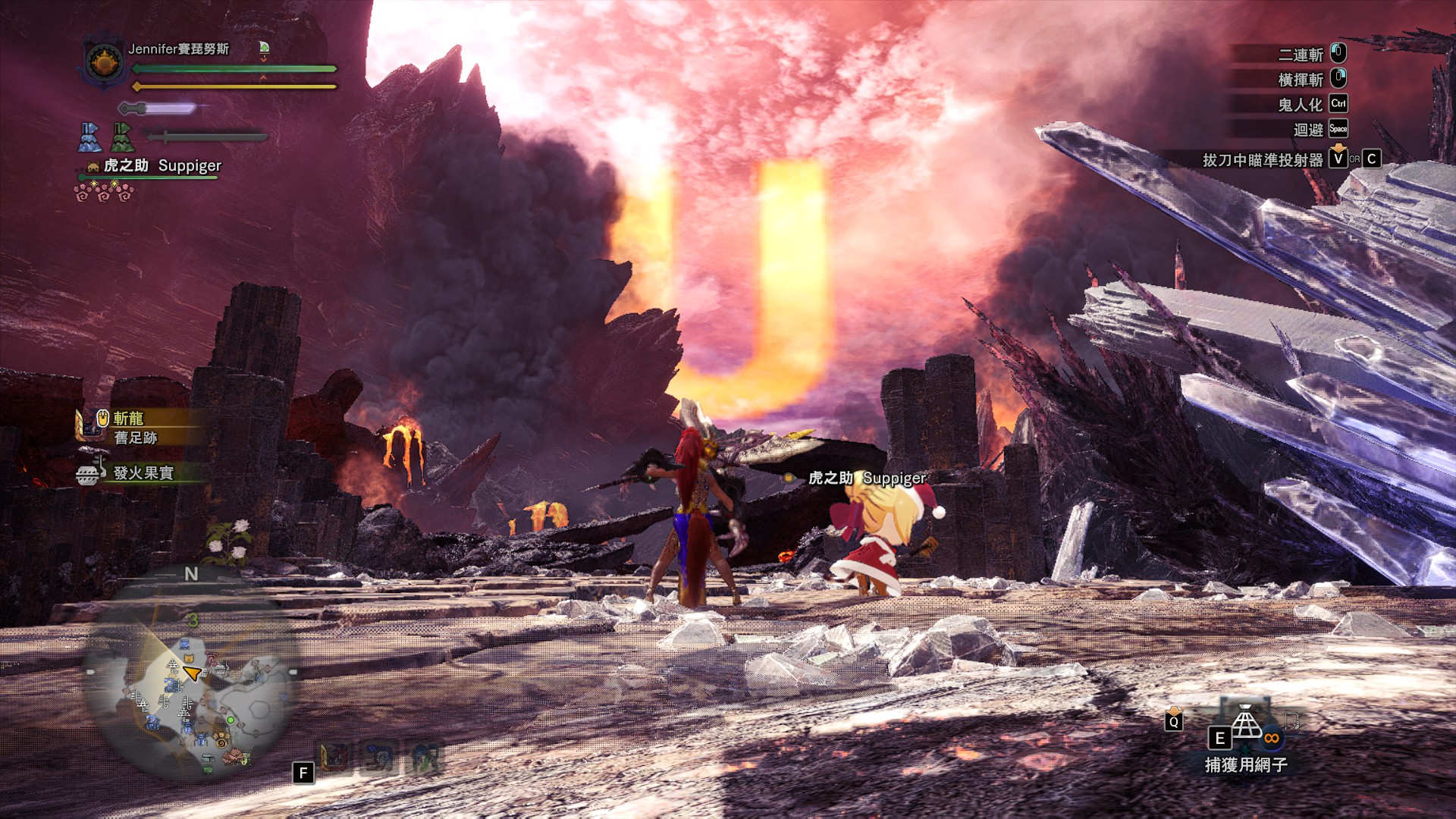Click the hunter's sun emblem icon
Viewport: 1456px width, 819px height.
[104, 62]
